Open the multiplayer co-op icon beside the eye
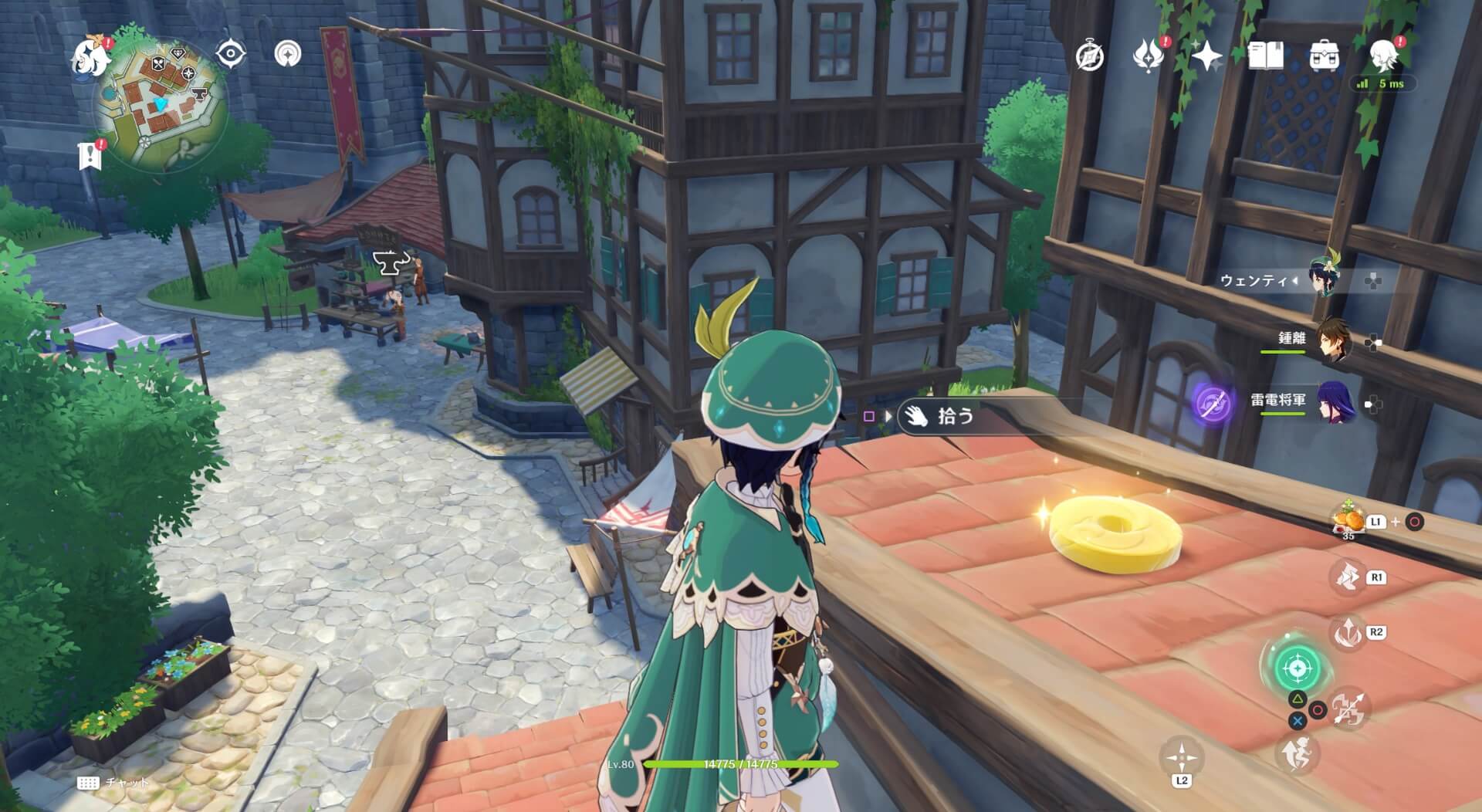 pyautogui.click(x=288, y=54)
